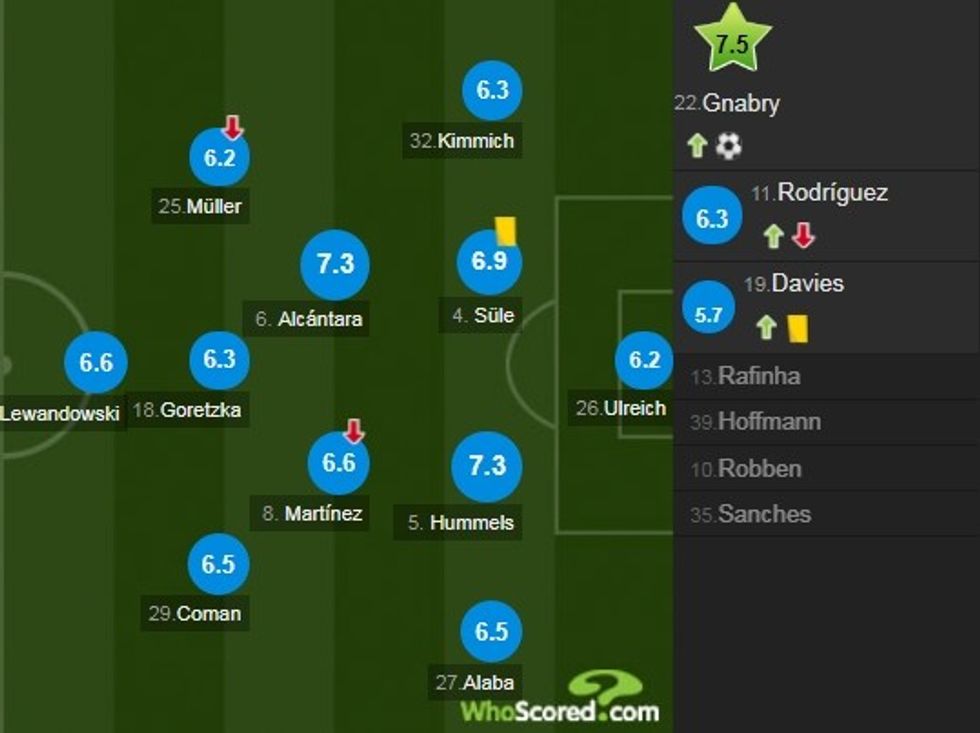The width and height of the screenshot is (980, 733).
Task: Choose Alaba's 6.5 rating bubble
Action: 492,632
